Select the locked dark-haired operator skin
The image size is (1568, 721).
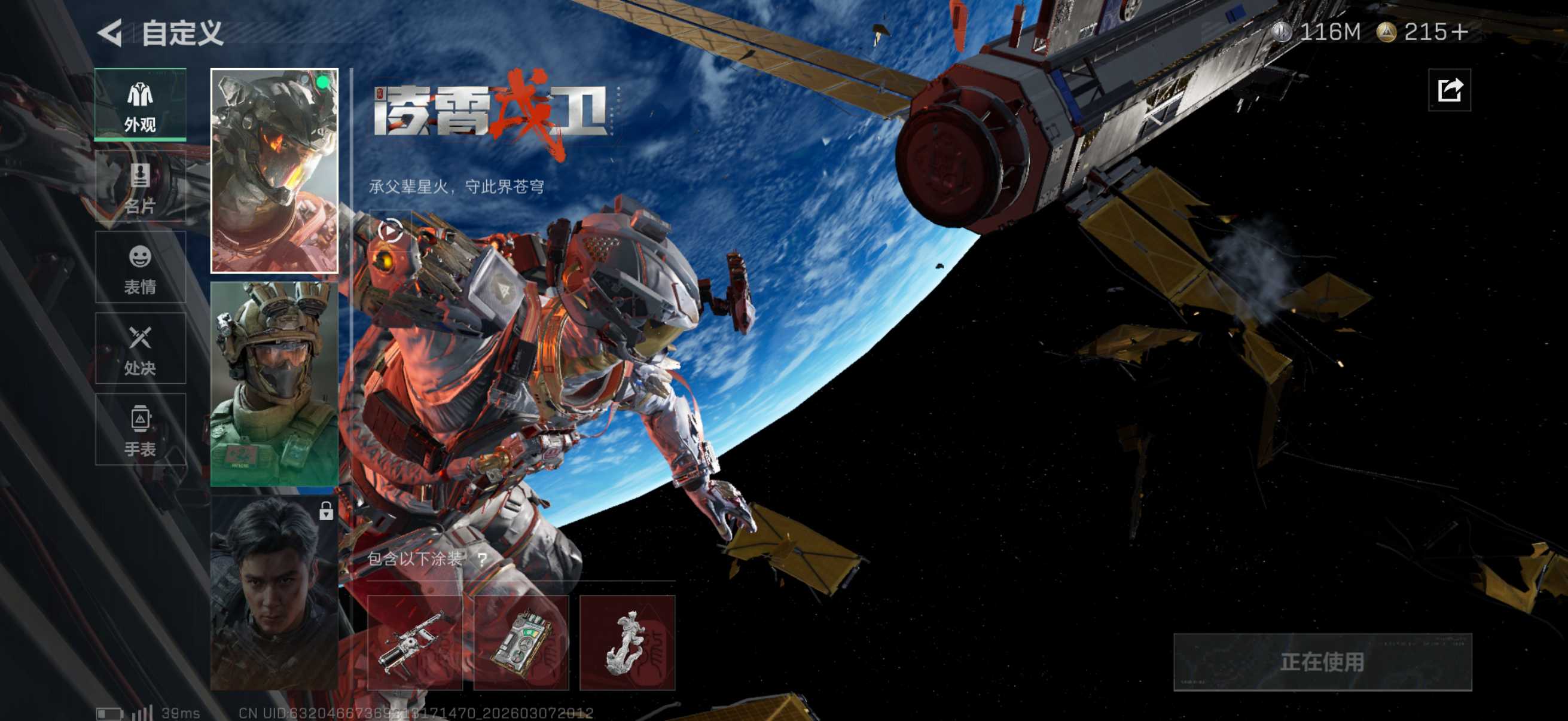click(274, 593)
